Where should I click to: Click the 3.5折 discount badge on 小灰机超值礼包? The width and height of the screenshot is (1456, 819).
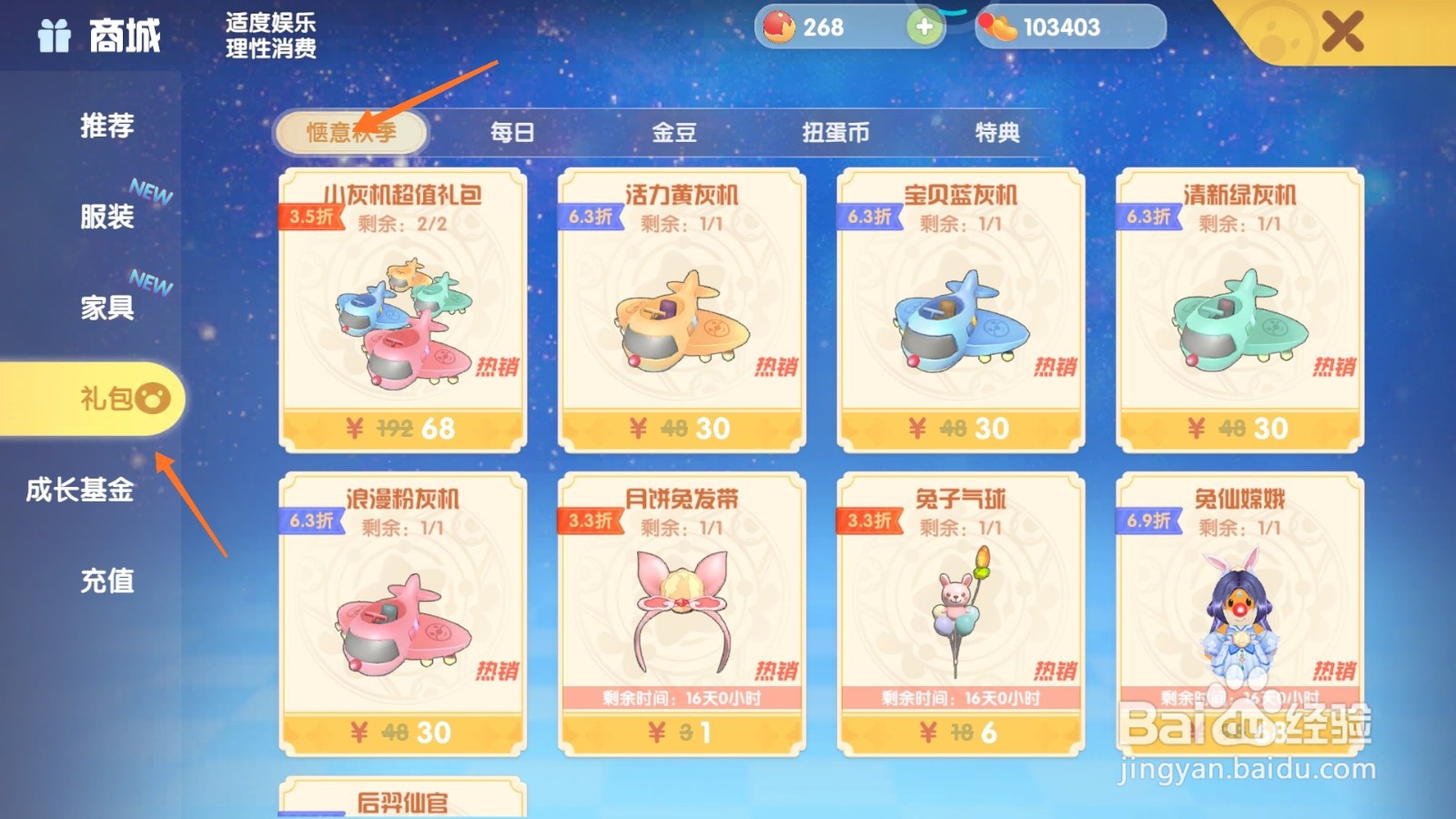(x=309, y=217)
